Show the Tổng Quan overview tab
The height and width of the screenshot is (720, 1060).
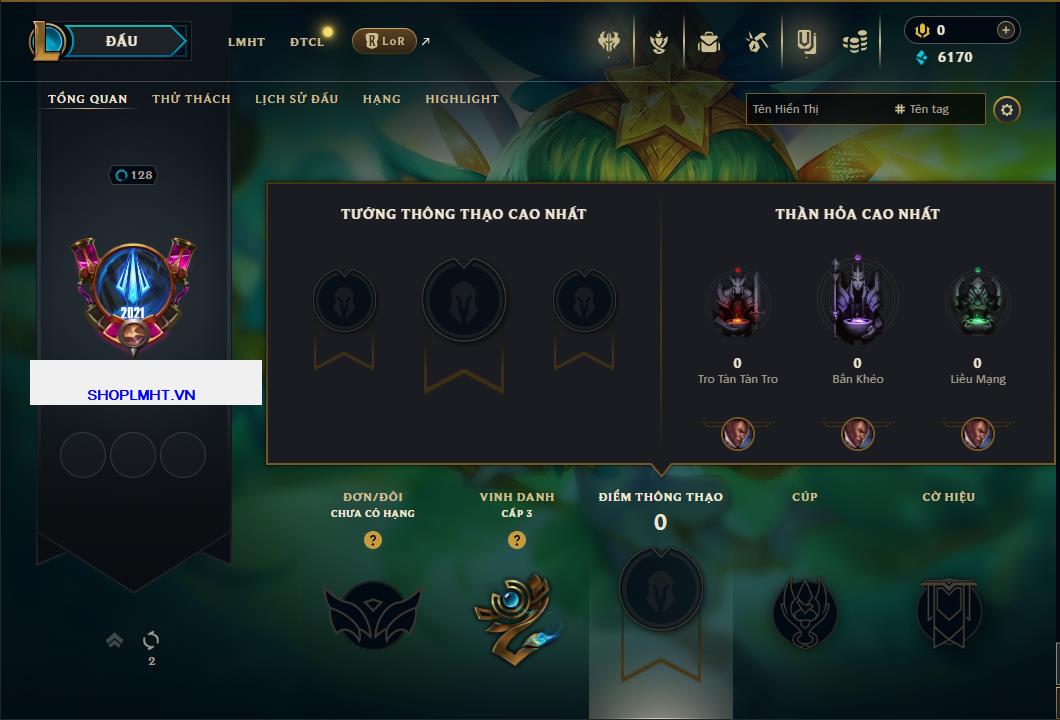tap(88, 99)
